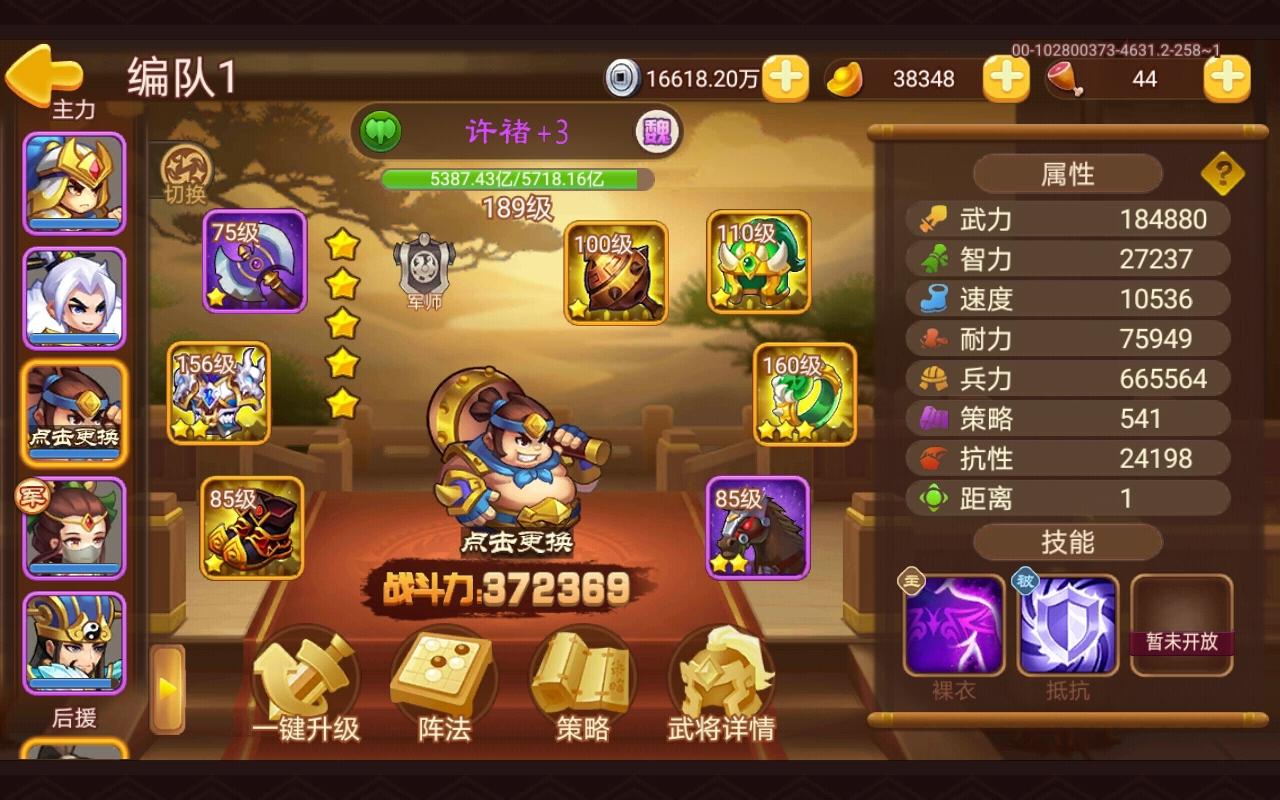The width and height of the screenshot is (1280, 800).
Task: Select the 裸衣 skill icon
Action: pyautogui.click(x=954, y=622)
